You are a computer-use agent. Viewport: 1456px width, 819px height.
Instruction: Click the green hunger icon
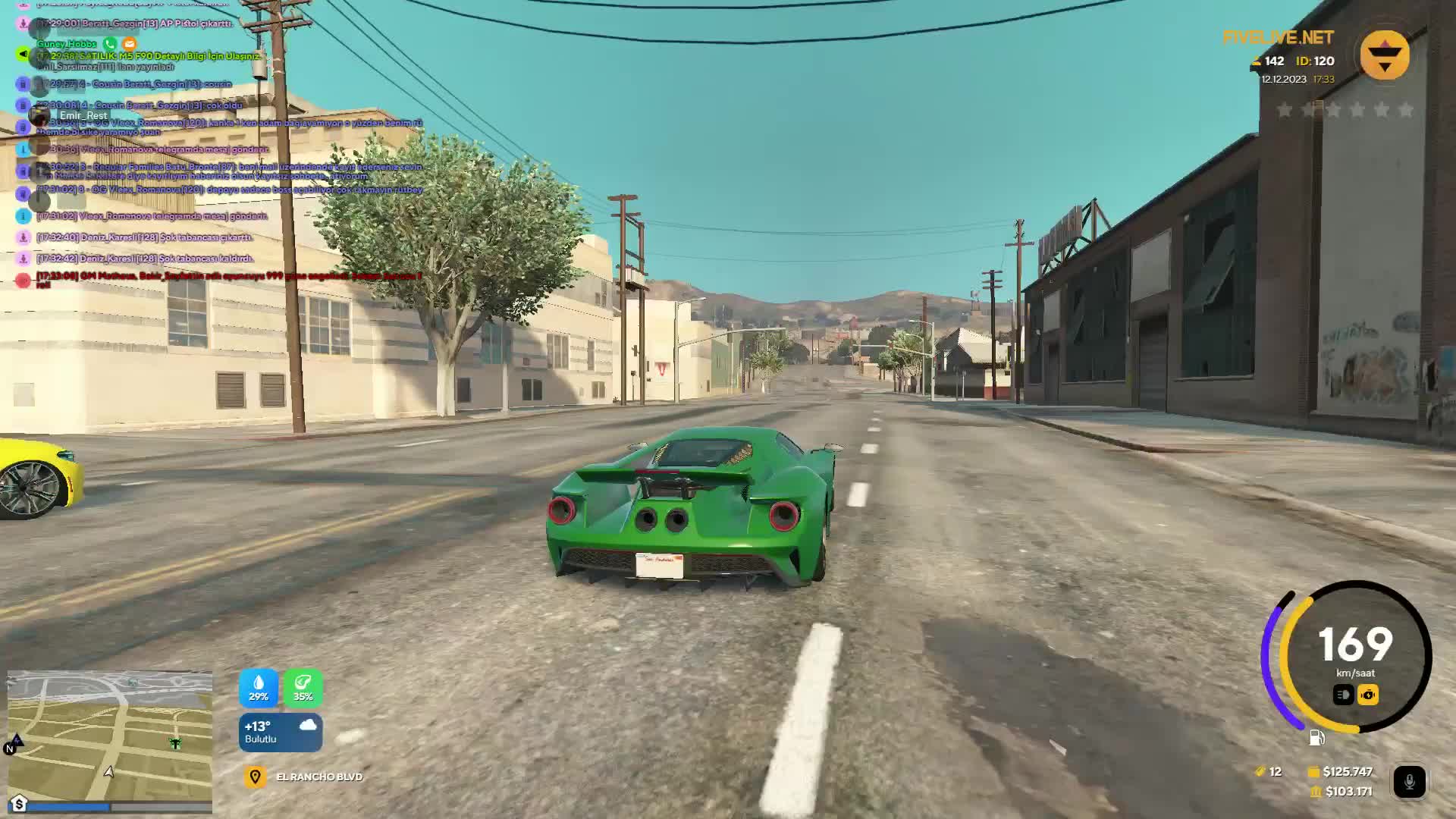(303, 687)
